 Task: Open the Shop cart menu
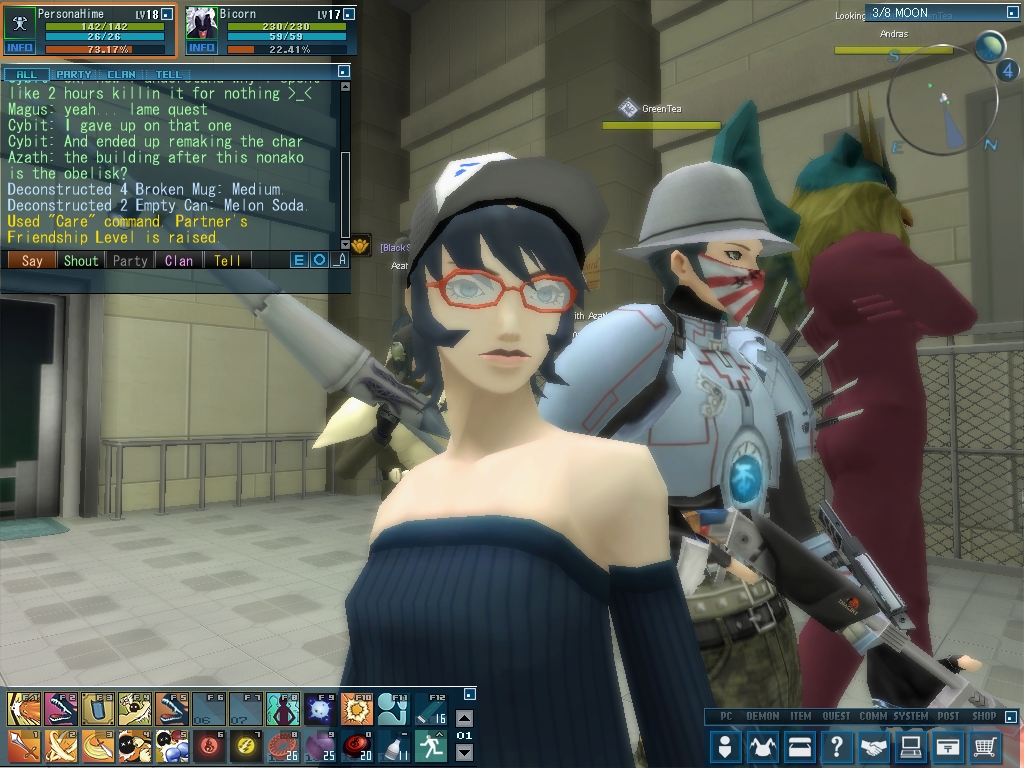click(x=985, y=746)
